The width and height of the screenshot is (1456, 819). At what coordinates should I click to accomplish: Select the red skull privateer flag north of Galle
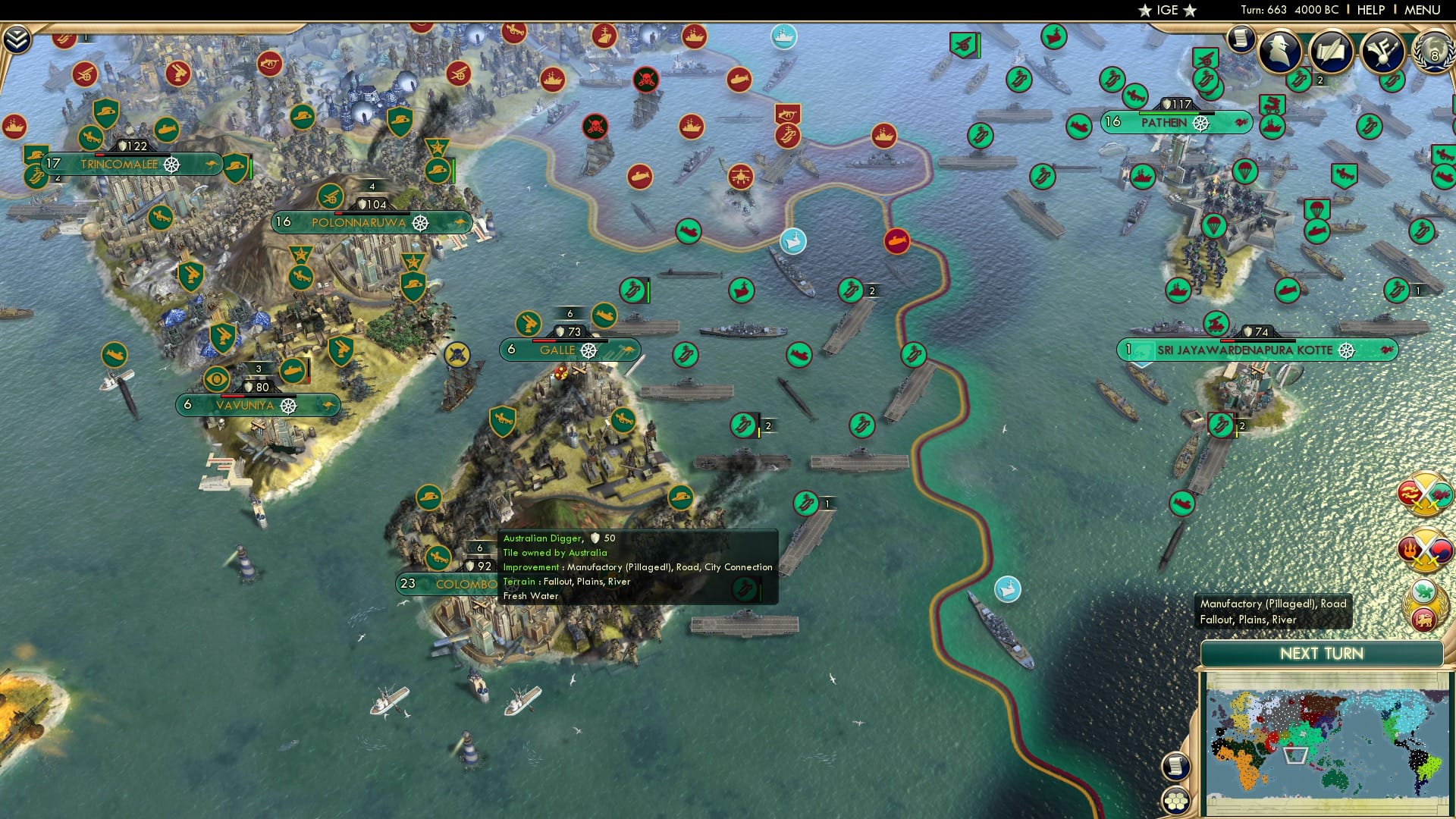point(594,127)
